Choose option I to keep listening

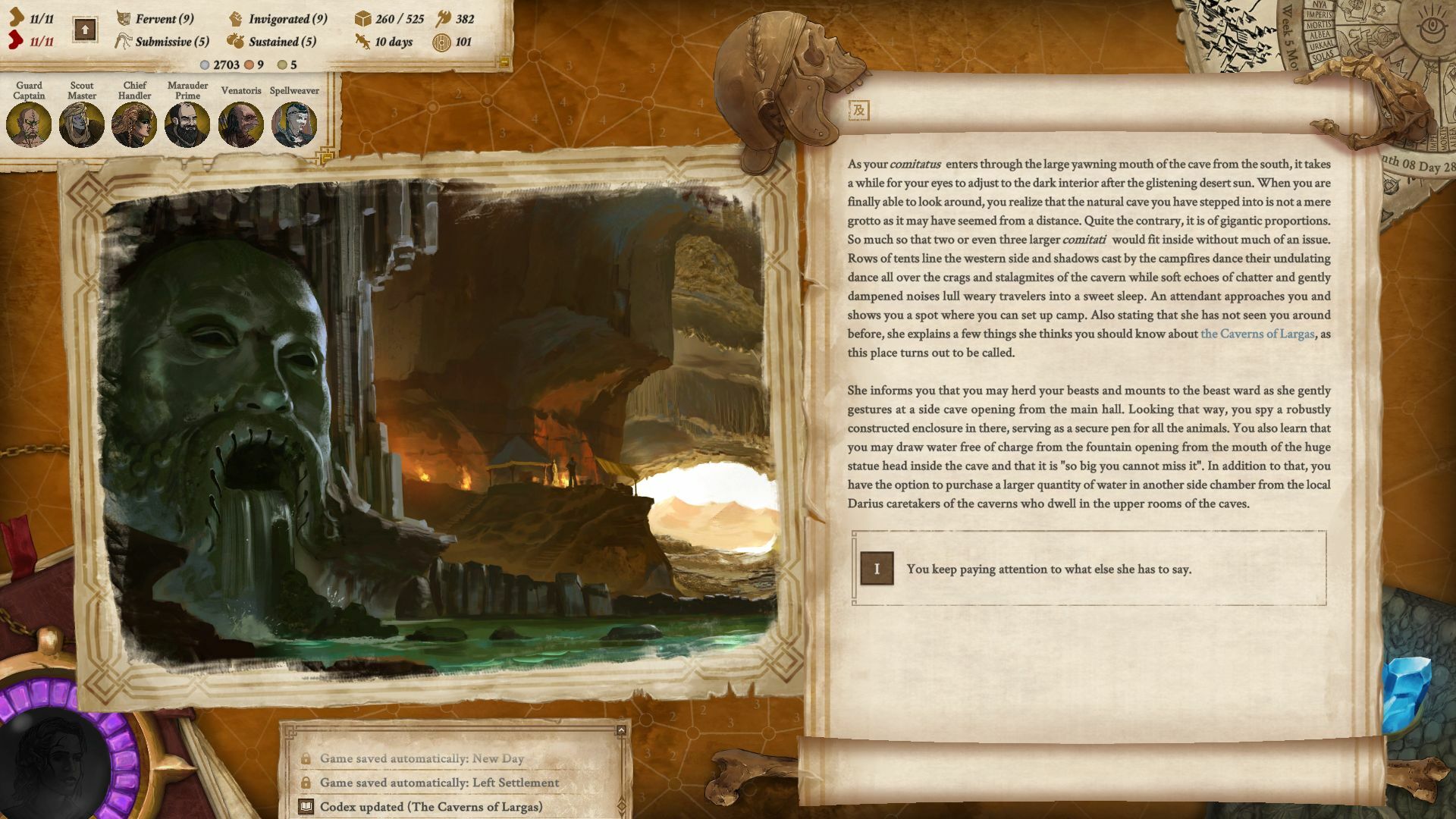[878, 567]
